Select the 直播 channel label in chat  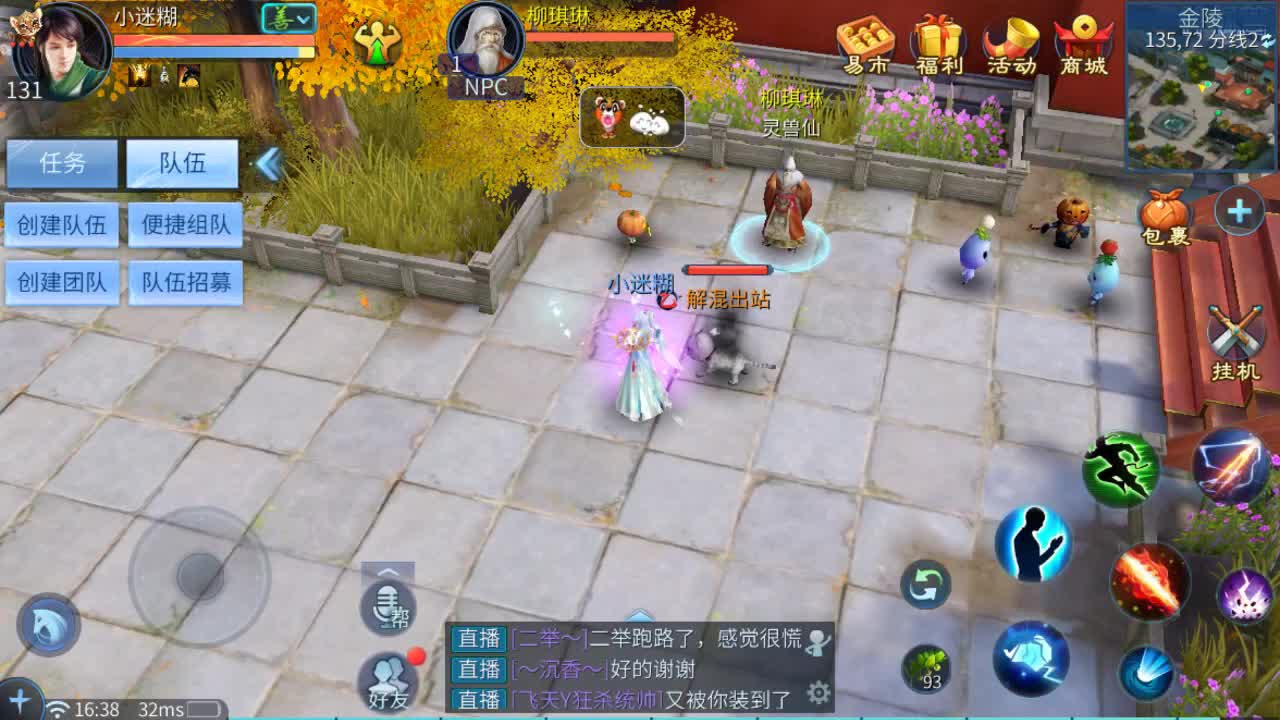click(x=477, y=640)
